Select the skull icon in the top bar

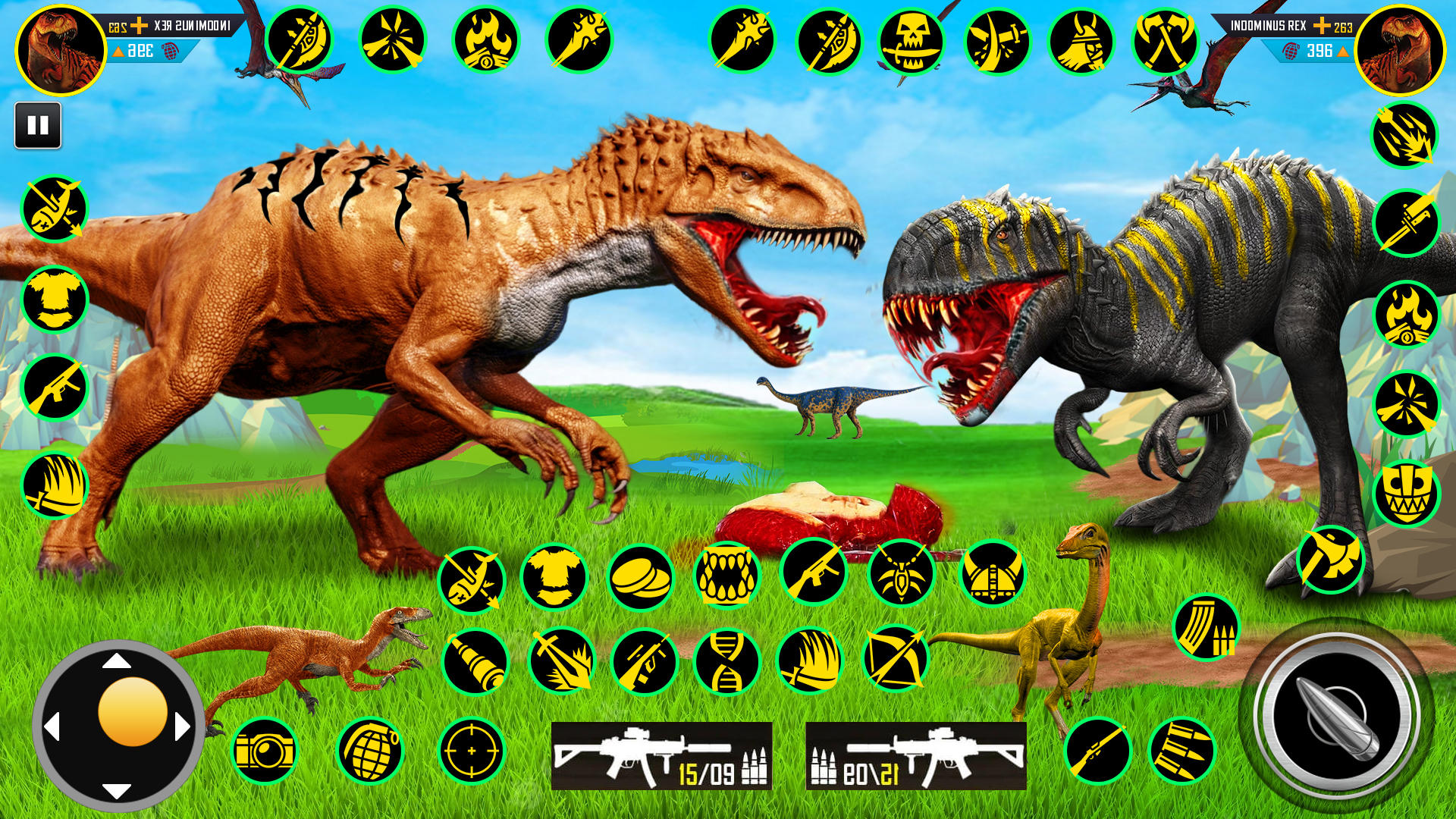[914, 38]
